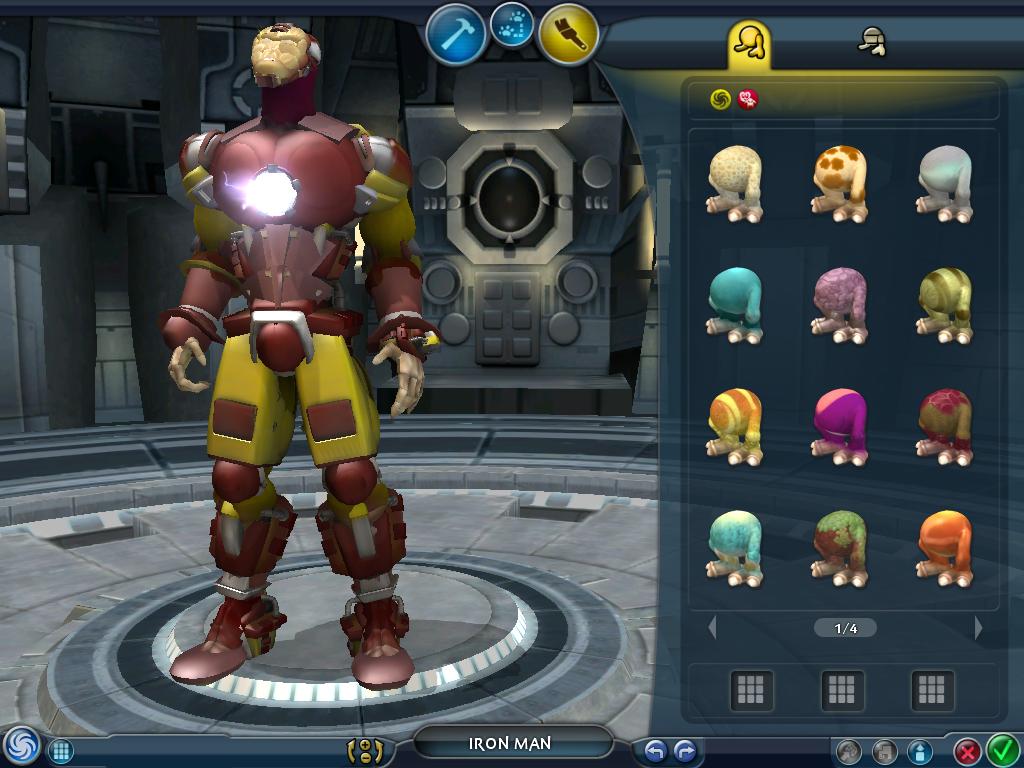Screen dimensions: 1024x768
Task: Open the Spore galaxy main menu button
Action: click(19, 747)
